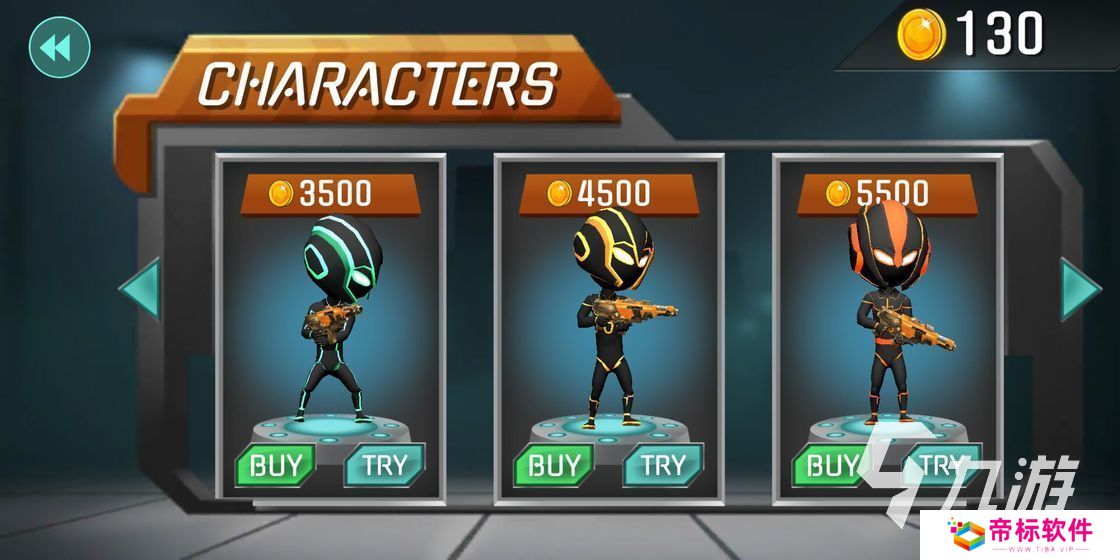The width and height of the screenshot is (1120, 560).
Task: Buy the 3500-coin green-striped character
Action: [275, 465]
